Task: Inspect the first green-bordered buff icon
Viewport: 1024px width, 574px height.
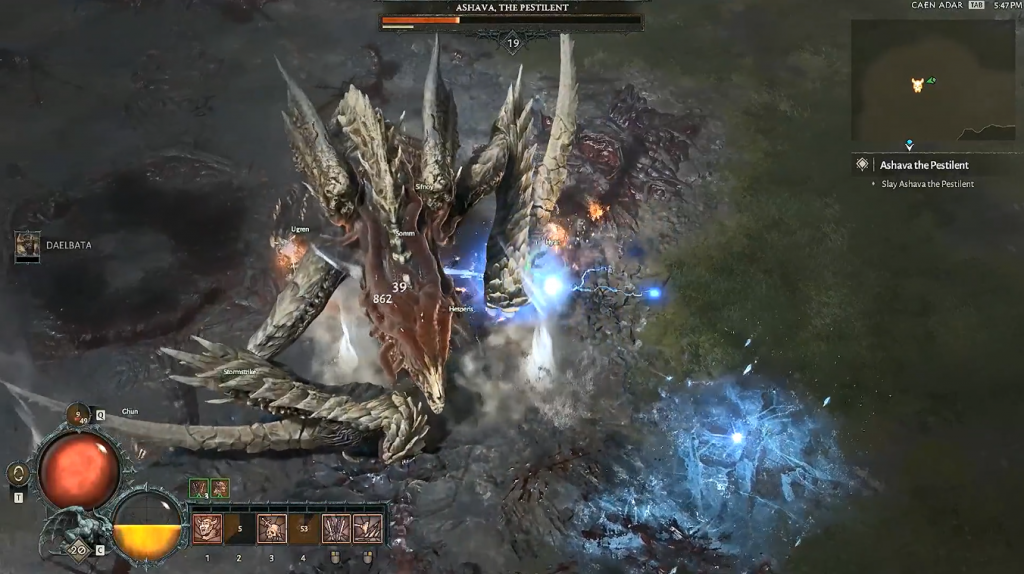Action: 199,488
